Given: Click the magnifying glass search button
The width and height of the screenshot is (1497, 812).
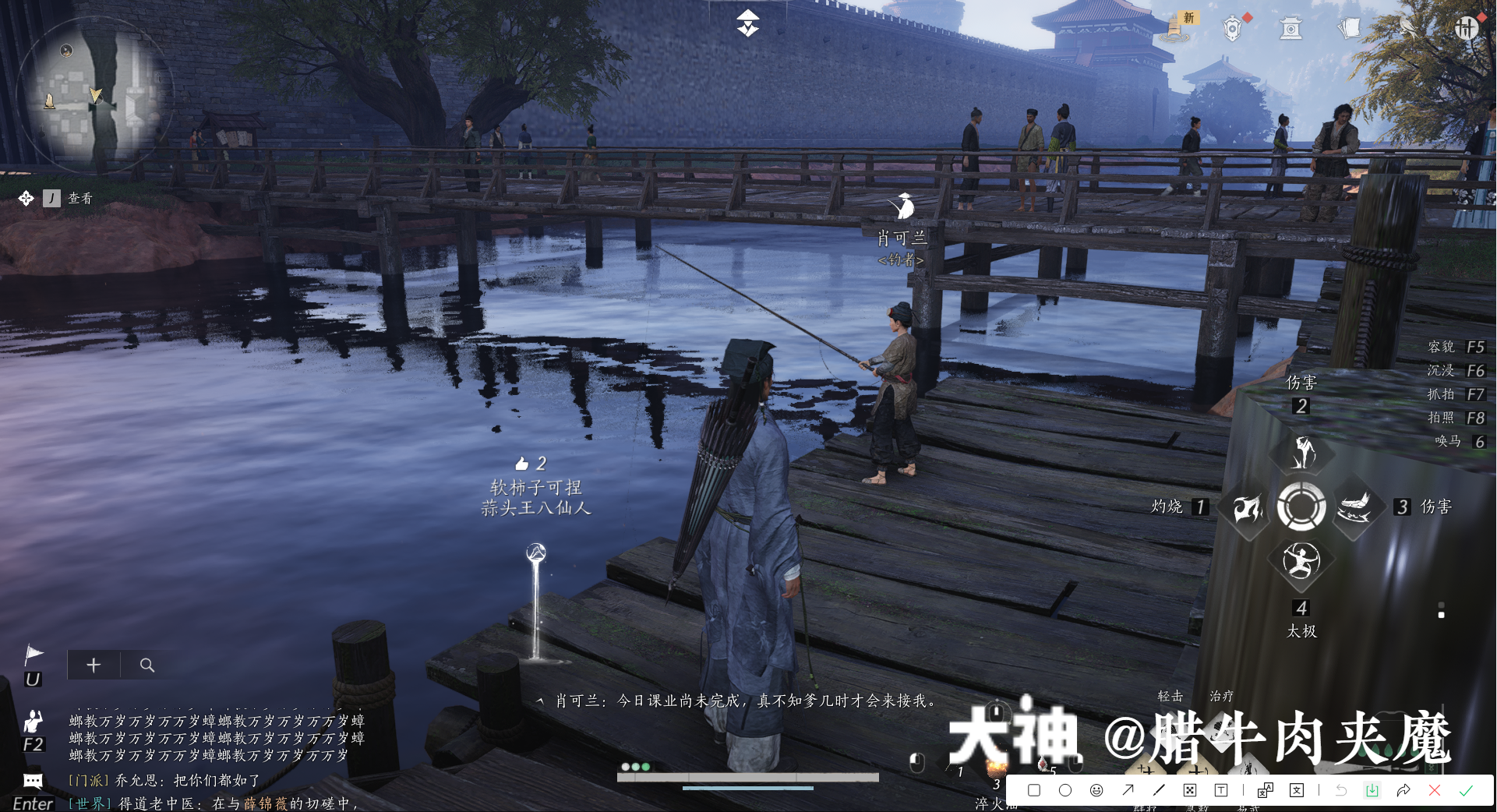Looking at the screenshot, I should (147, 665).
